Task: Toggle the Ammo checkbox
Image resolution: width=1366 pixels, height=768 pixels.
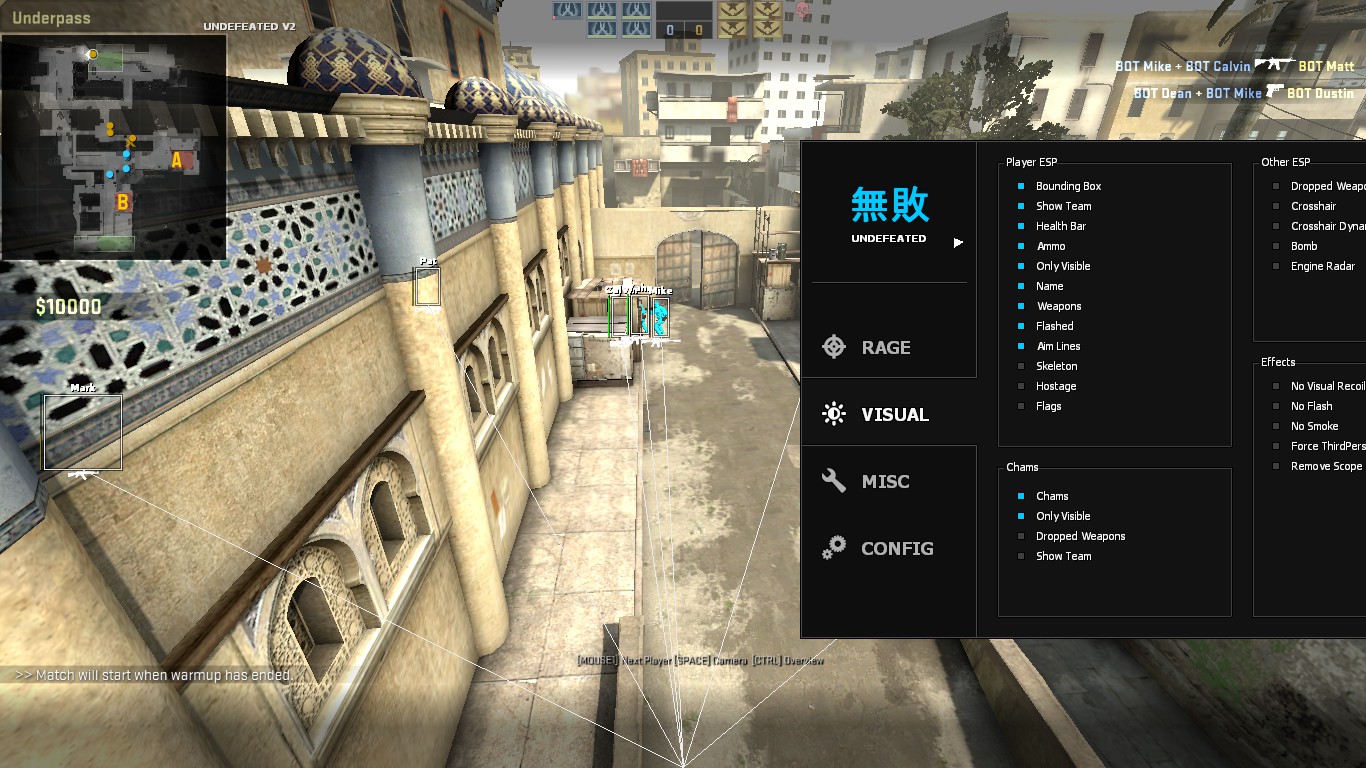Action: point(1021,246)
